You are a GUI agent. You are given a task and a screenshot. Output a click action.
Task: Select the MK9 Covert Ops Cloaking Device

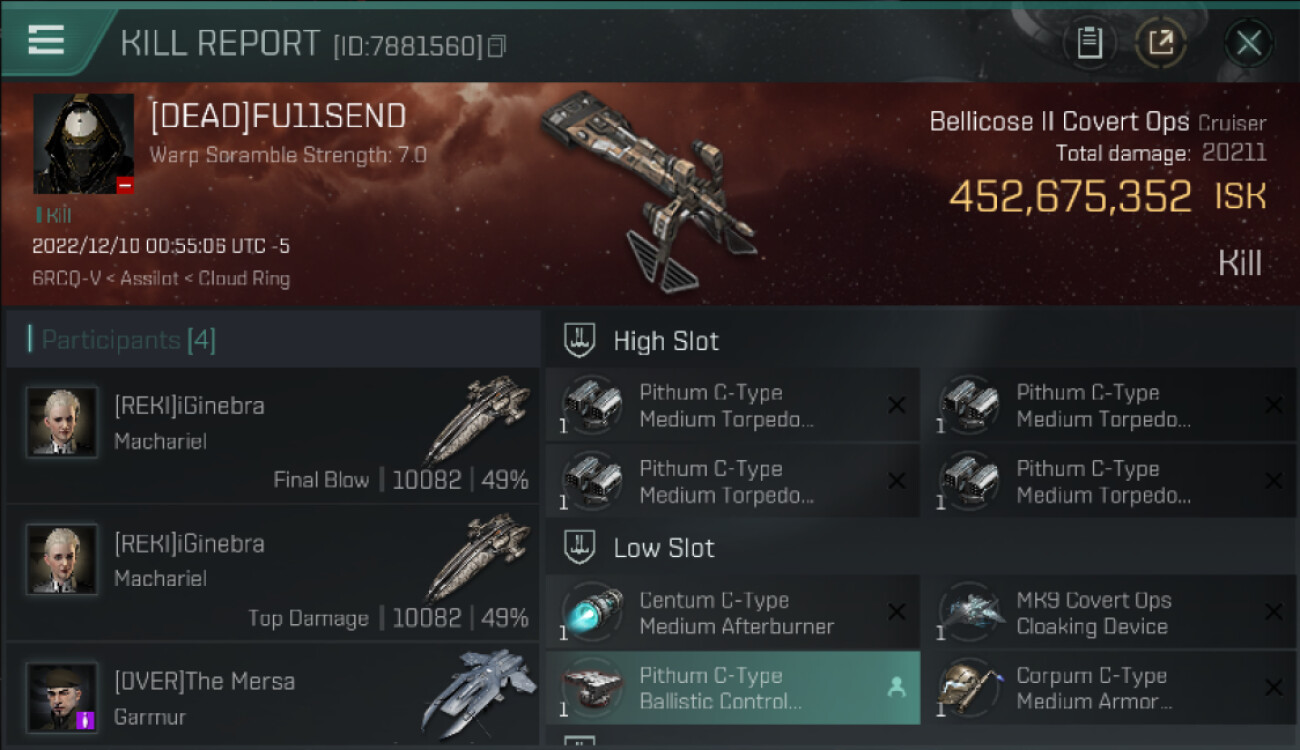pos(1108,613)
